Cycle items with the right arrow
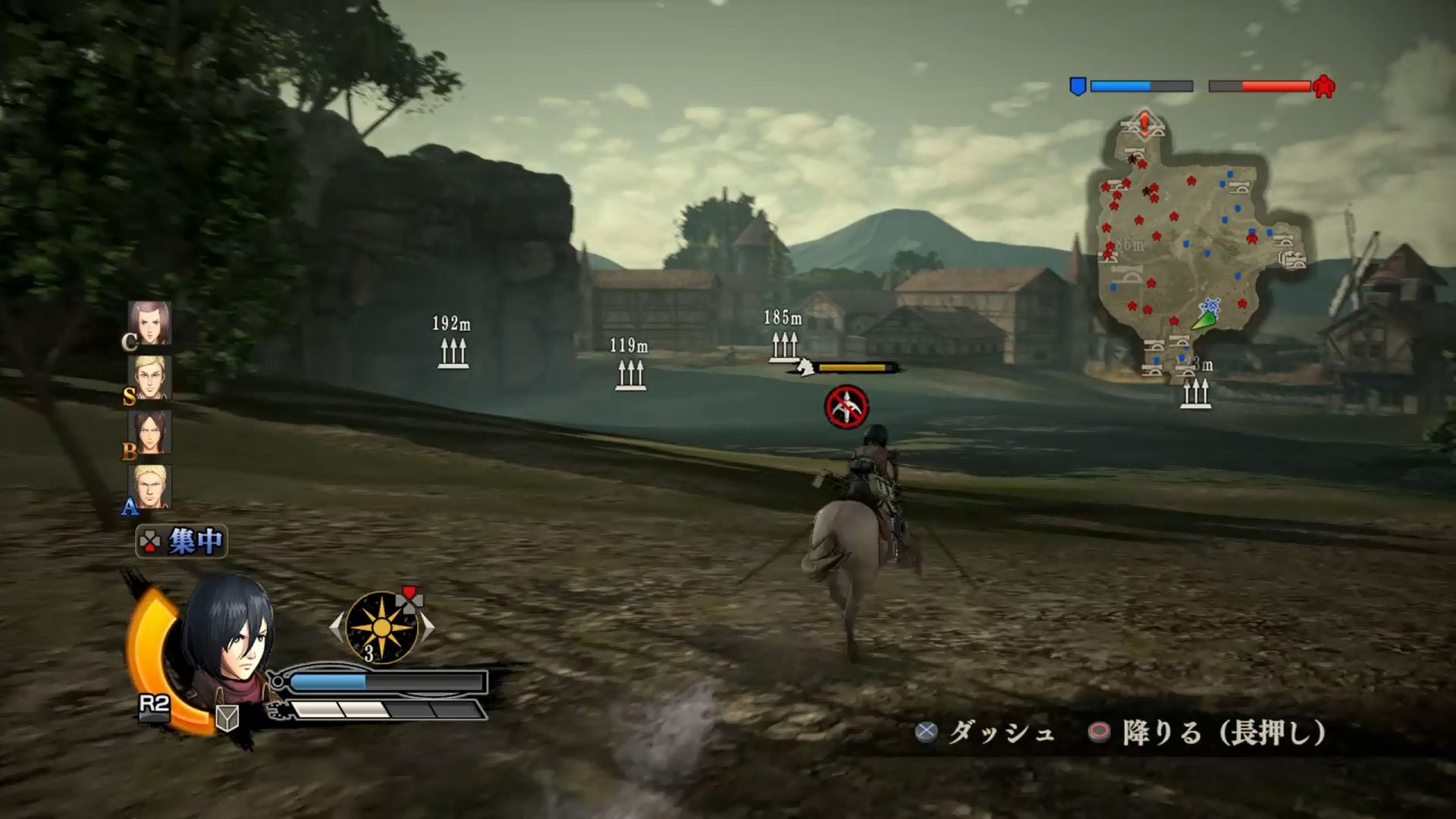The image size is (1456, 819). pos(428,627)
